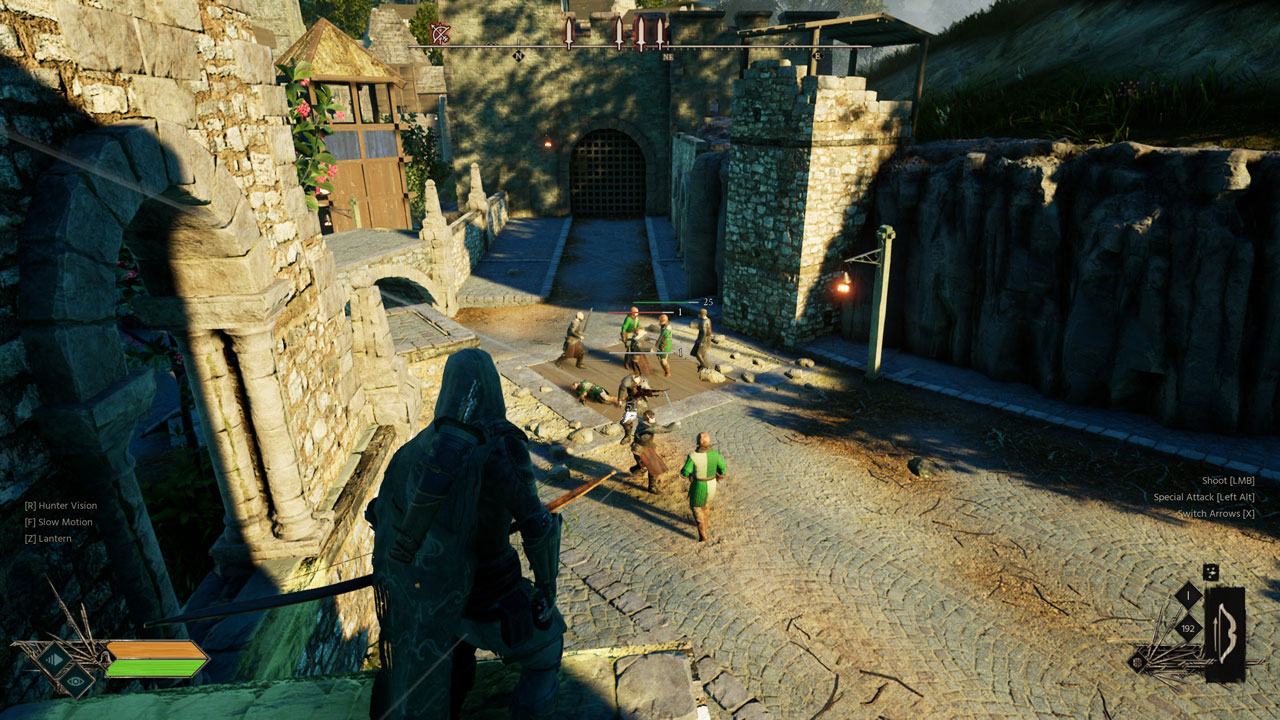This screenshot has width=1280, height=720.
Task: Click the quiver switch icon above the bow
Action: click(x=1211, y=572)
